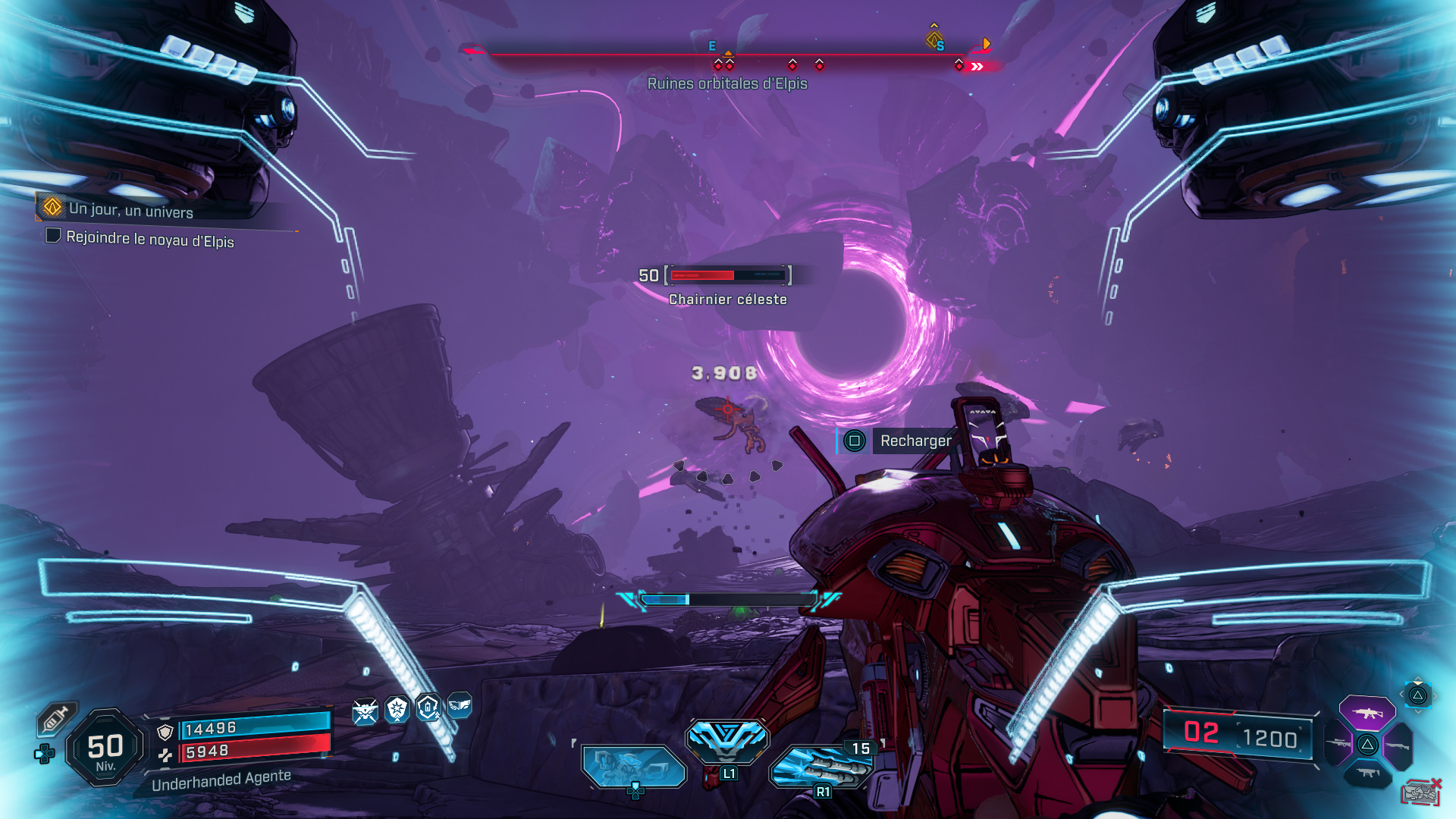Toggle the 'Rejoindre le noyau d'Elpis' objective checkbox
The width and height of the screenshot is (1456, 819).
[52, 238]
